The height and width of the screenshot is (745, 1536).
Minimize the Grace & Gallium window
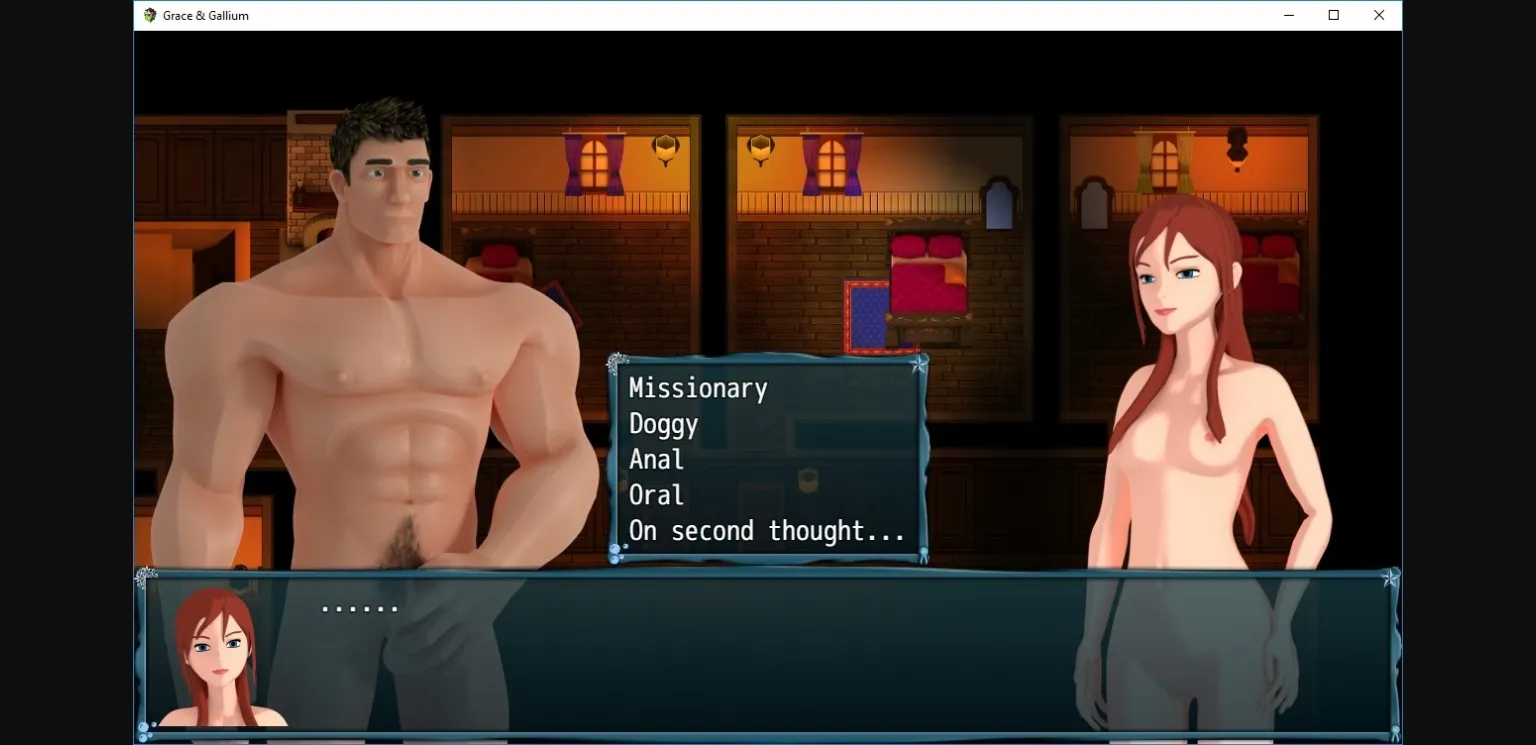tap(1288, 15)
